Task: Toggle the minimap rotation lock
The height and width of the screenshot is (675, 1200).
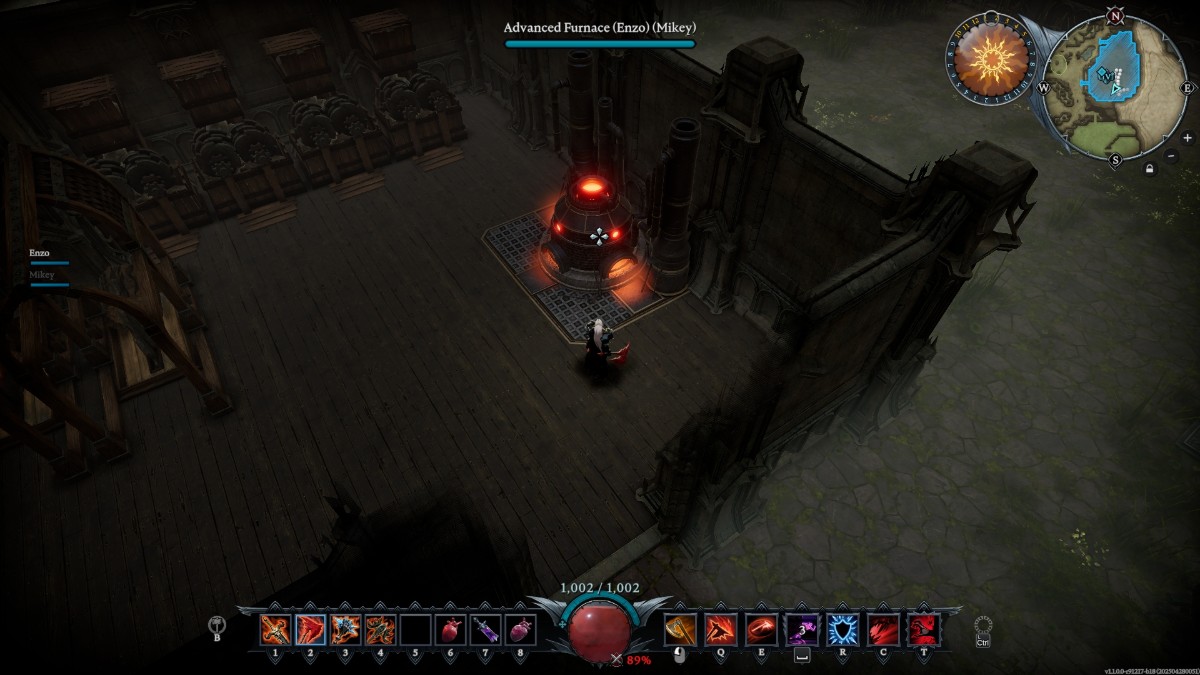Action: coord(1151,168)
